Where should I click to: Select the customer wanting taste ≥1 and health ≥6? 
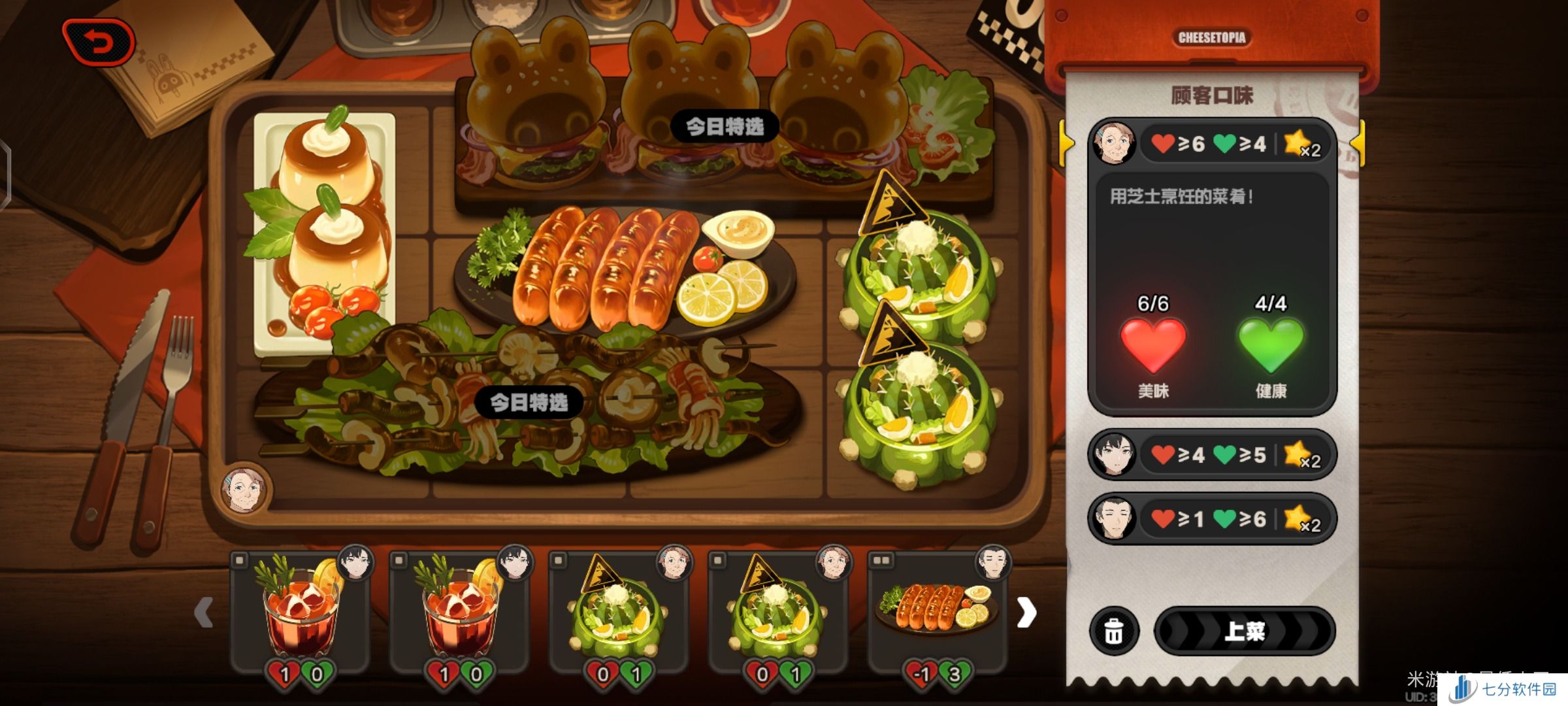[1212, 519]
